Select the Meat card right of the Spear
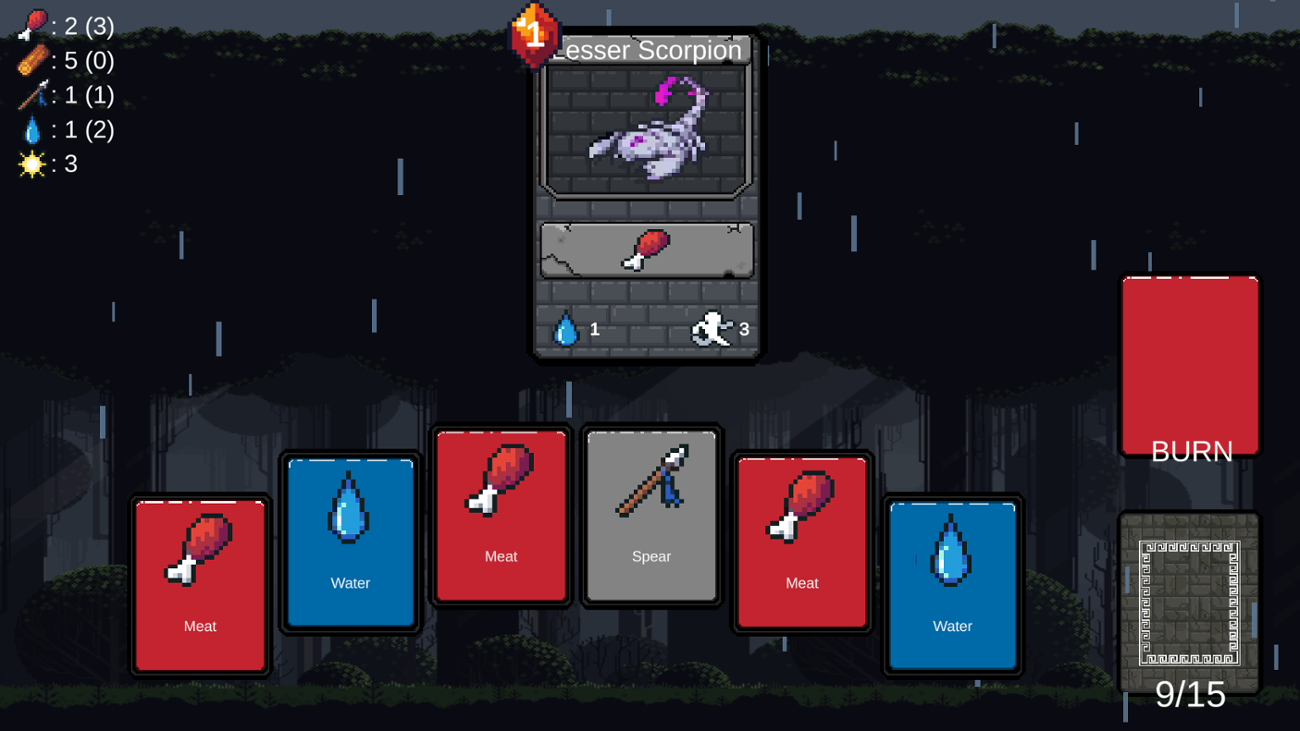This screenshot has height=731, width=1300. (801, 540)
